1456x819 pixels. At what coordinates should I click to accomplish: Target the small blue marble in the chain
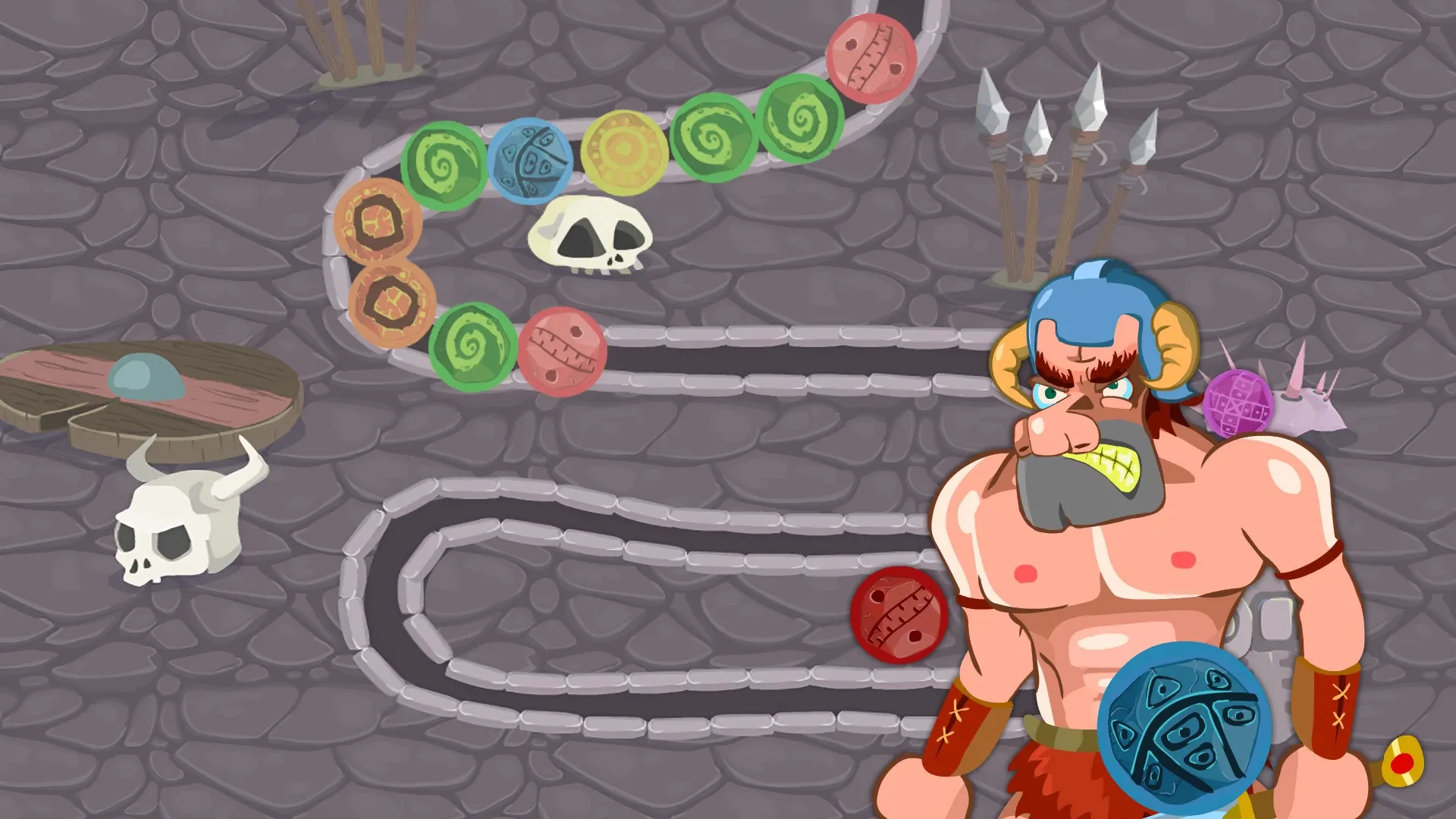click(x=530, y=161)
